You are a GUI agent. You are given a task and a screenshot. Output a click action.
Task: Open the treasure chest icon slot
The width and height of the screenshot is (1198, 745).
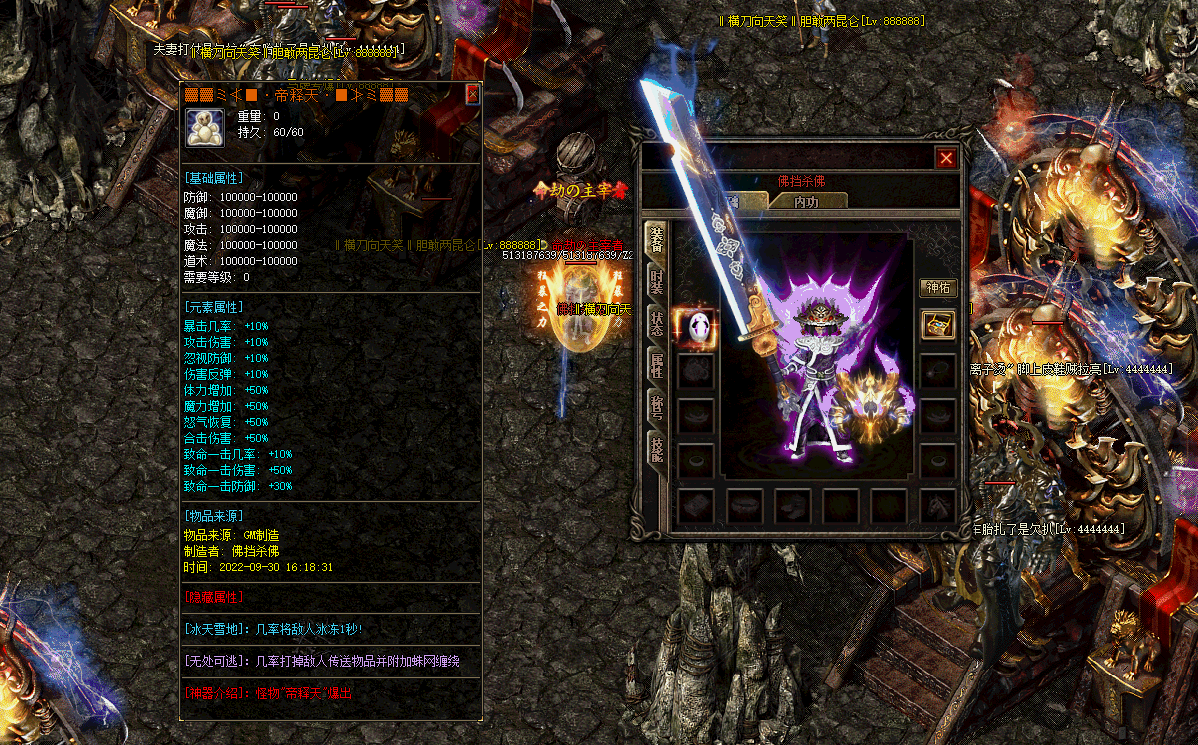click(938, 325)
